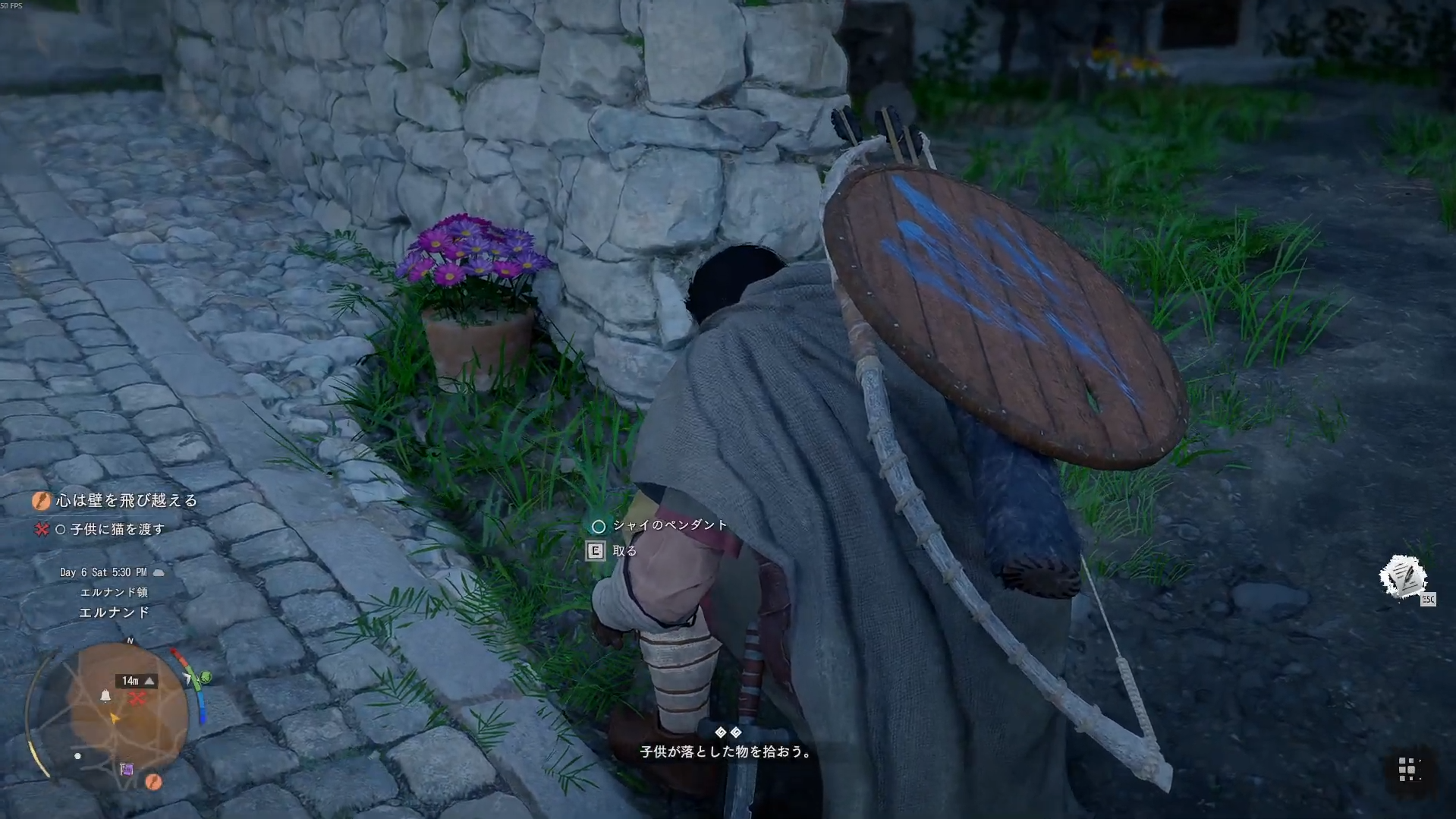Pick up シャイのペンダント via its item label

coord(669,525)
